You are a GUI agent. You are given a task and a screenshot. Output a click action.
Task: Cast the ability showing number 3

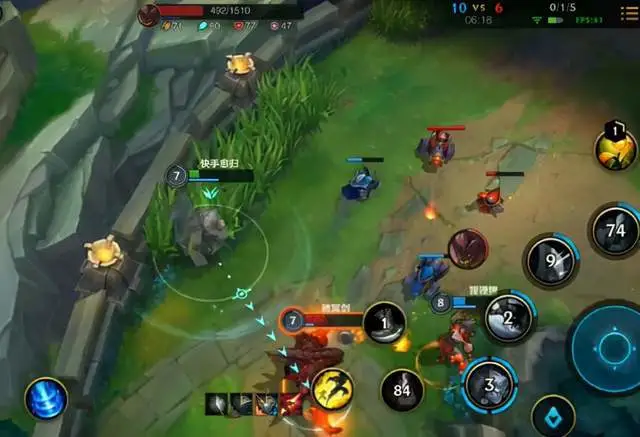tap(489, 385)
